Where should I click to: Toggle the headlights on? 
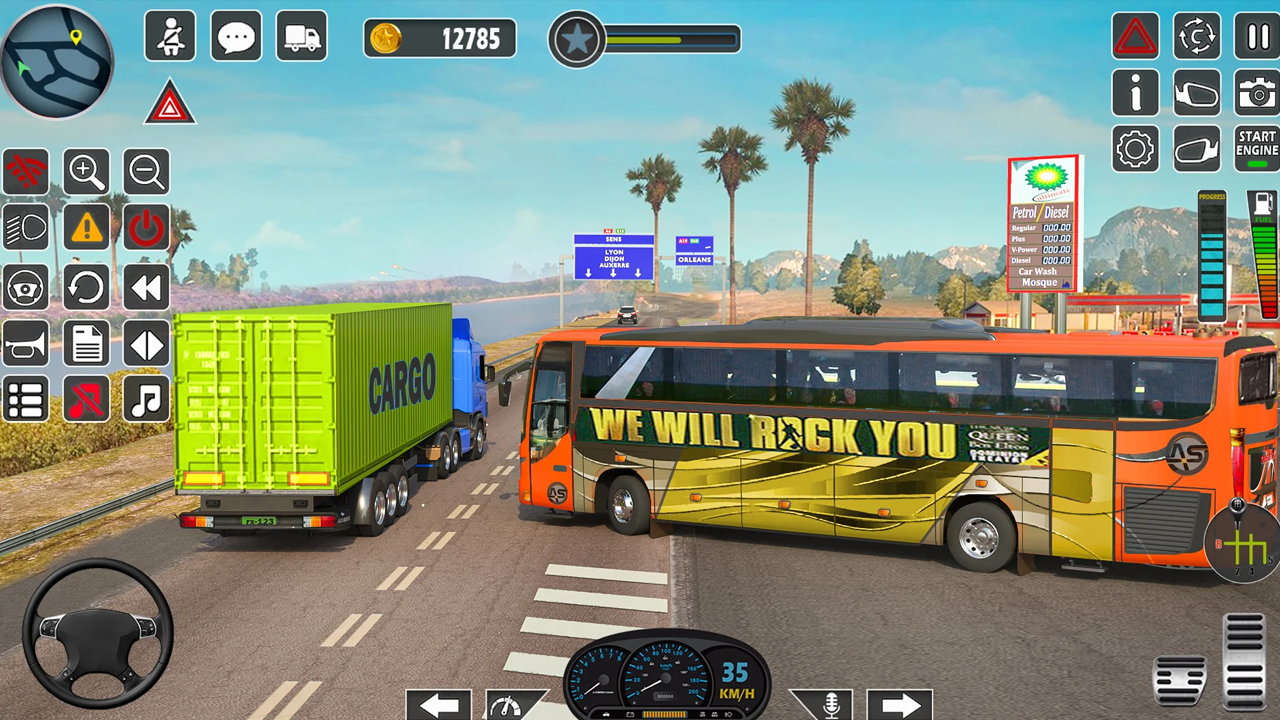point(26,227)
